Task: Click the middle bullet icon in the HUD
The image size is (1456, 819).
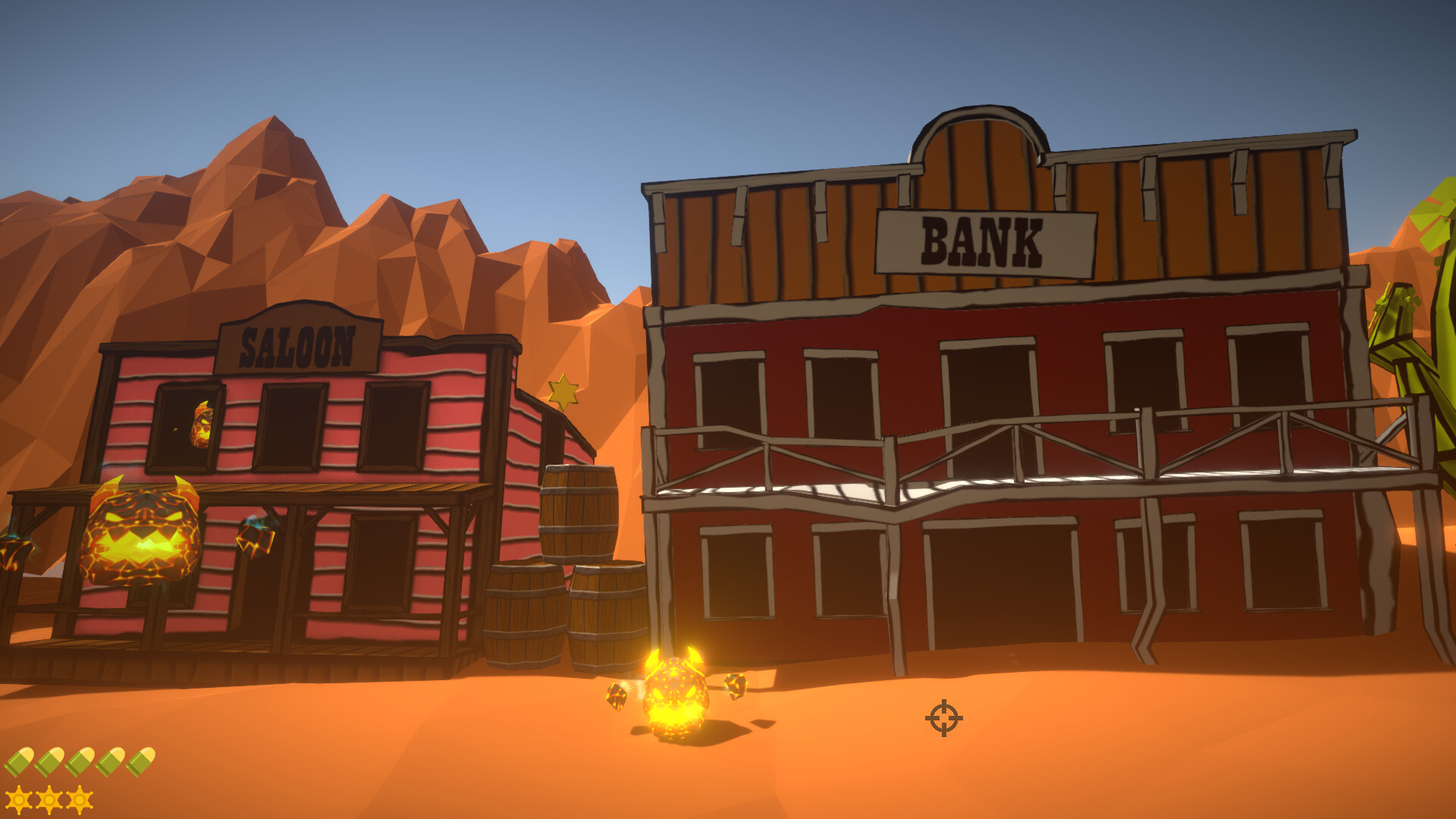Action: click(80, 763)
